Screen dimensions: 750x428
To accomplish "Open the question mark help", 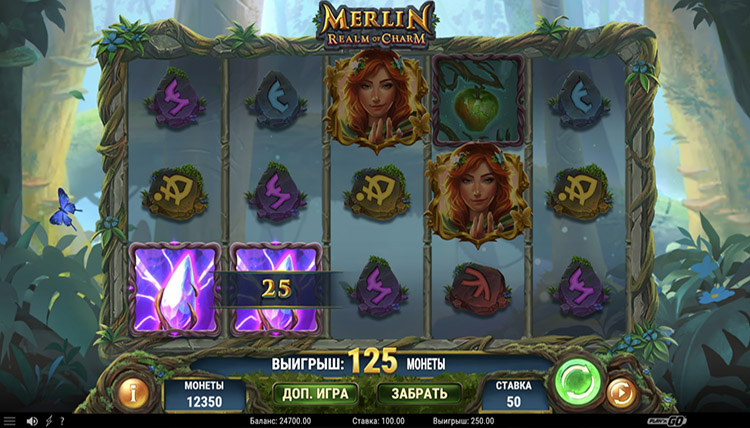I will pyautogui.click(x=61, y=421).
